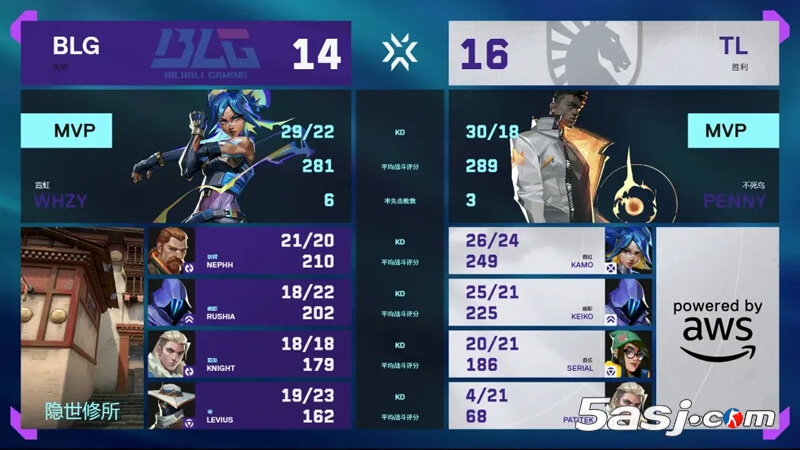Select PATITEK's player row
Viewport: 800px width, 450px height.
coord(550,406)
